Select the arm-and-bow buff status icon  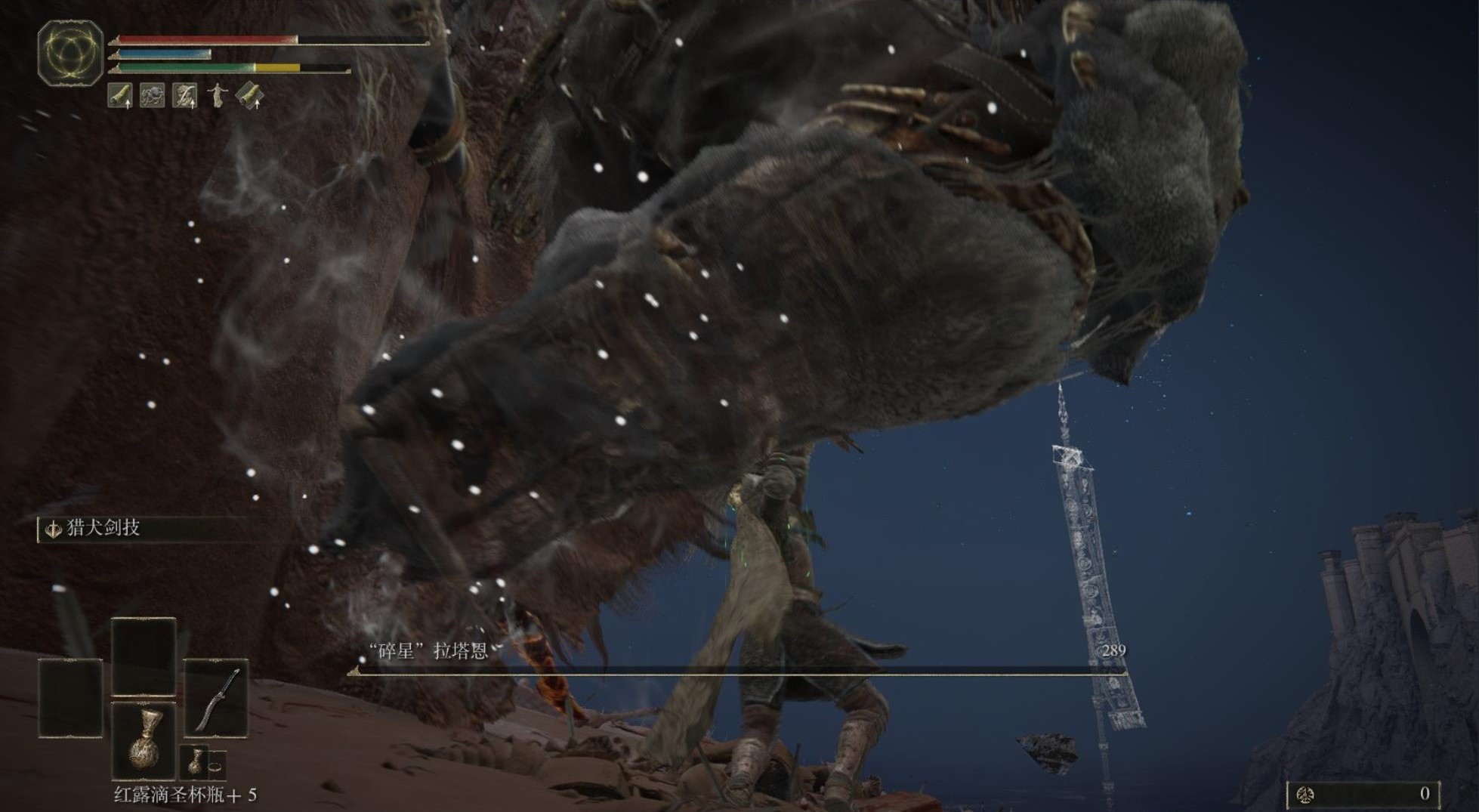(185, 96)
